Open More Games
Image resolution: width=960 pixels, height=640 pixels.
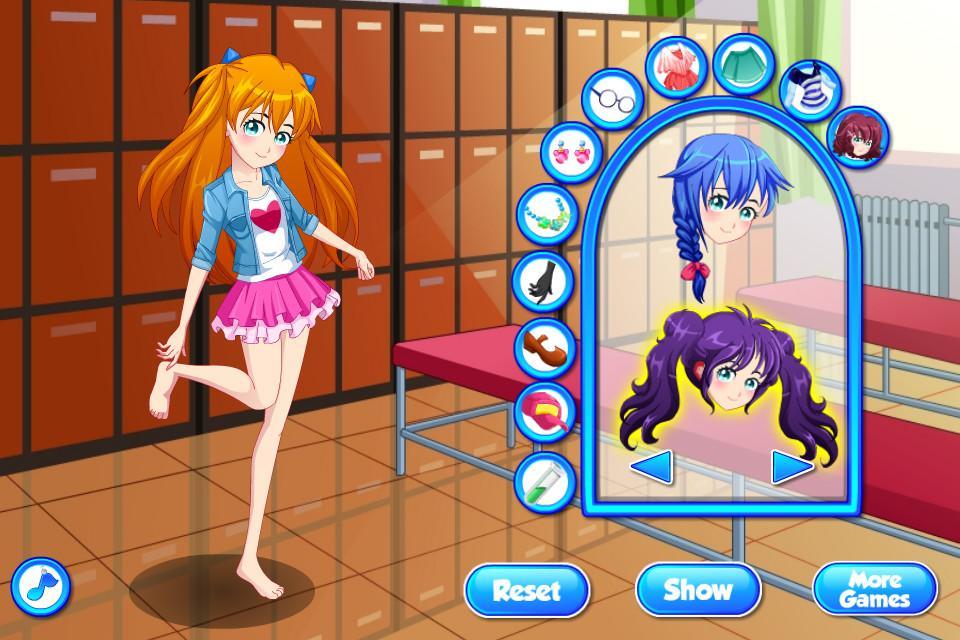click(873, 588)
